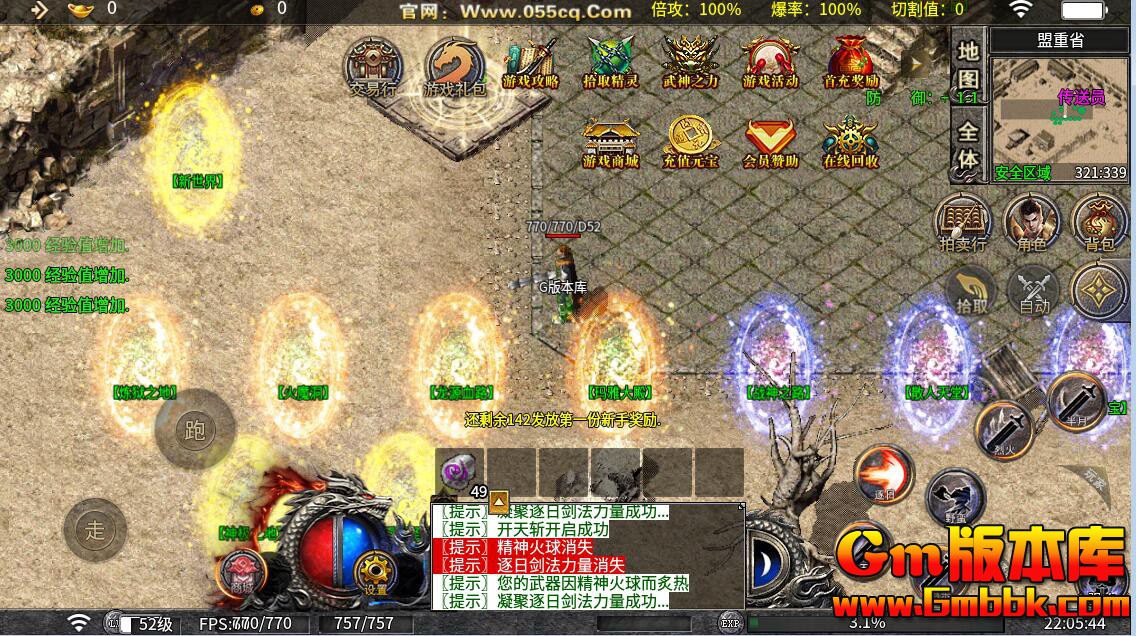Open the 会员赞助 membership sponsor icon
The width and height of the screenshot is (1136, 636).
click(770, 143)
